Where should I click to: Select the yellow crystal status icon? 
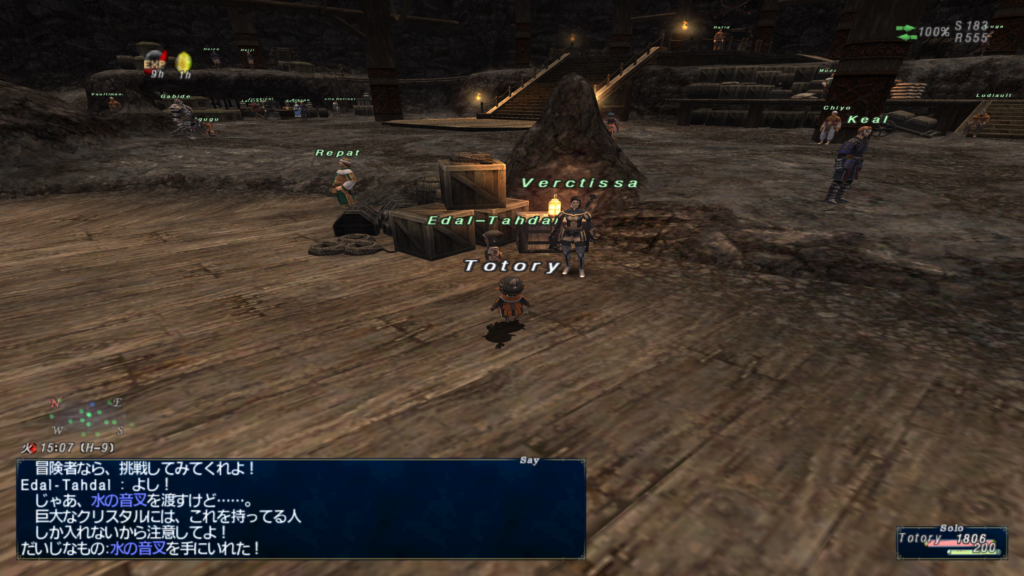184,62
